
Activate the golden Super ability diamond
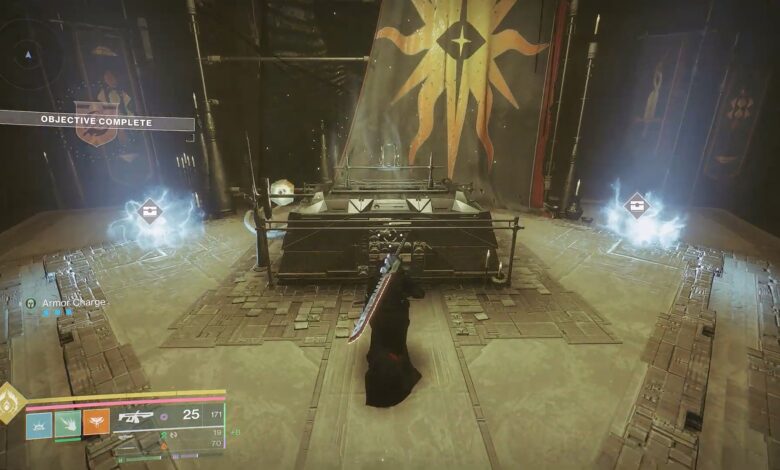point(10,401)
